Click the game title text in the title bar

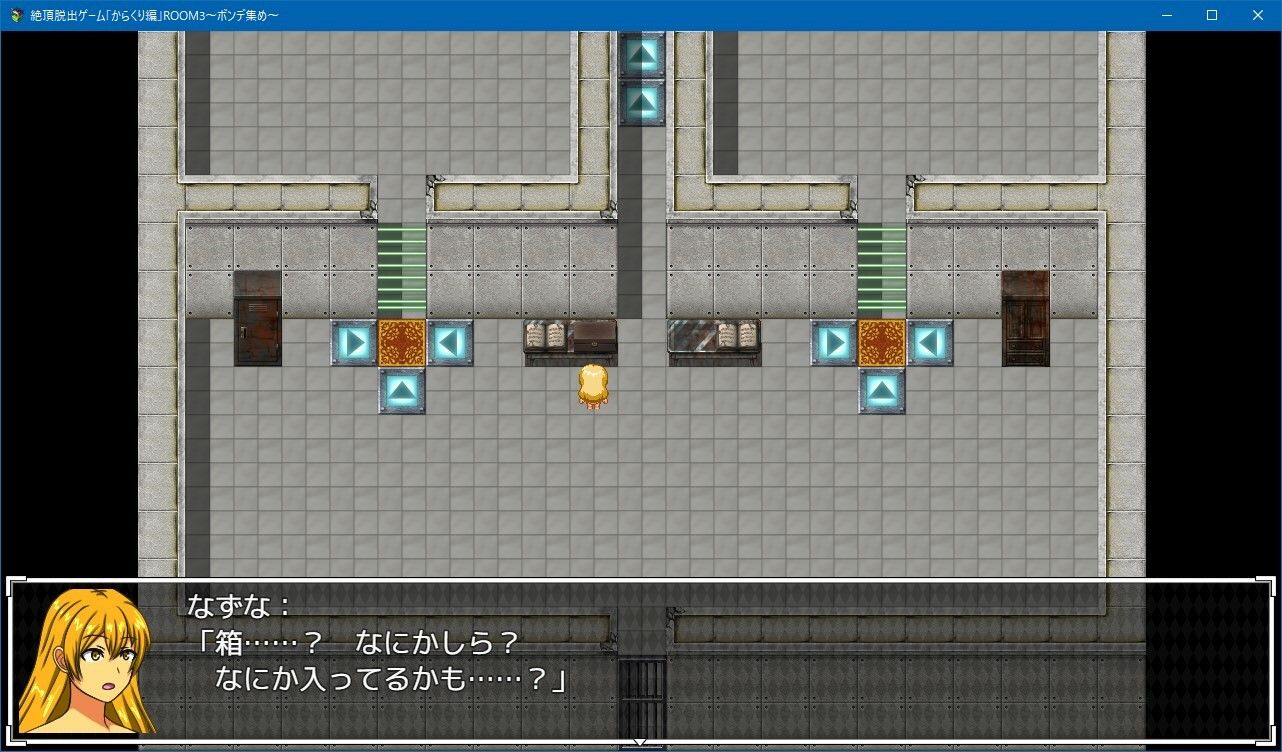pos(150,15)
